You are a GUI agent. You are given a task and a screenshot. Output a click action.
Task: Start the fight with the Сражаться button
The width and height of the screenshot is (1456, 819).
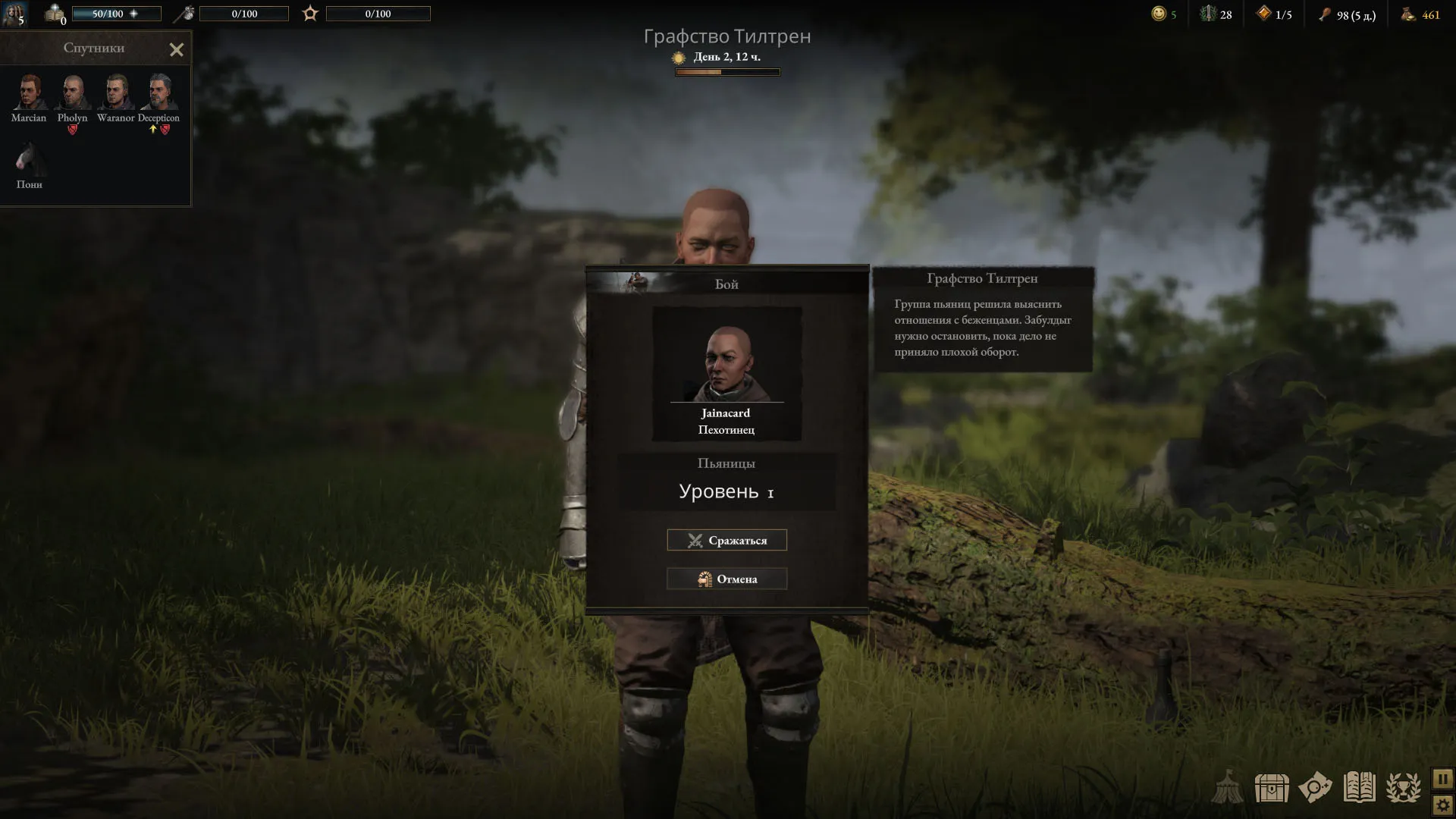coord(726,540)
